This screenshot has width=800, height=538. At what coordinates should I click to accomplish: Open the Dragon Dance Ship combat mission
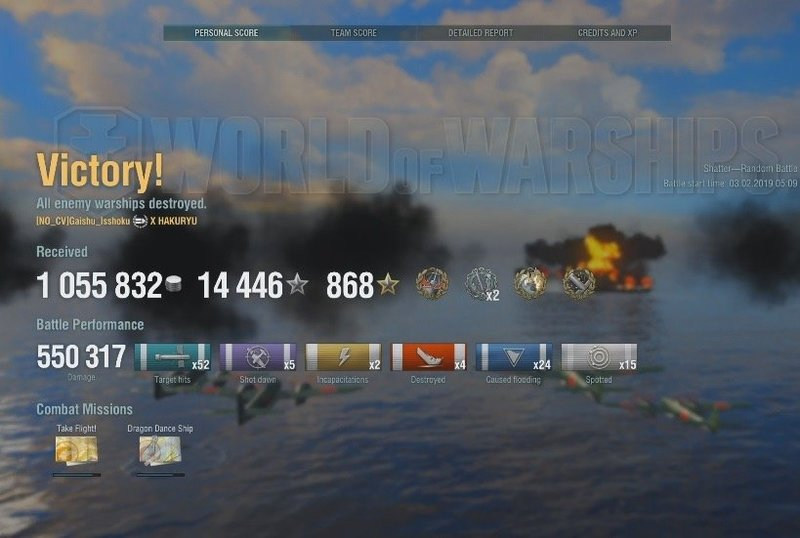160,450
